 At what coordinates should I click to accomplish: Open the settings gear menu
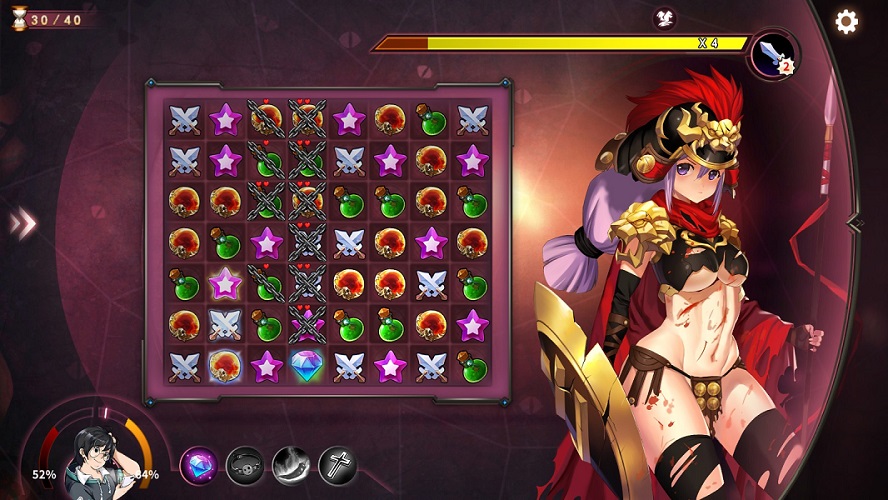pyautogui.click(x=847, y=22)
